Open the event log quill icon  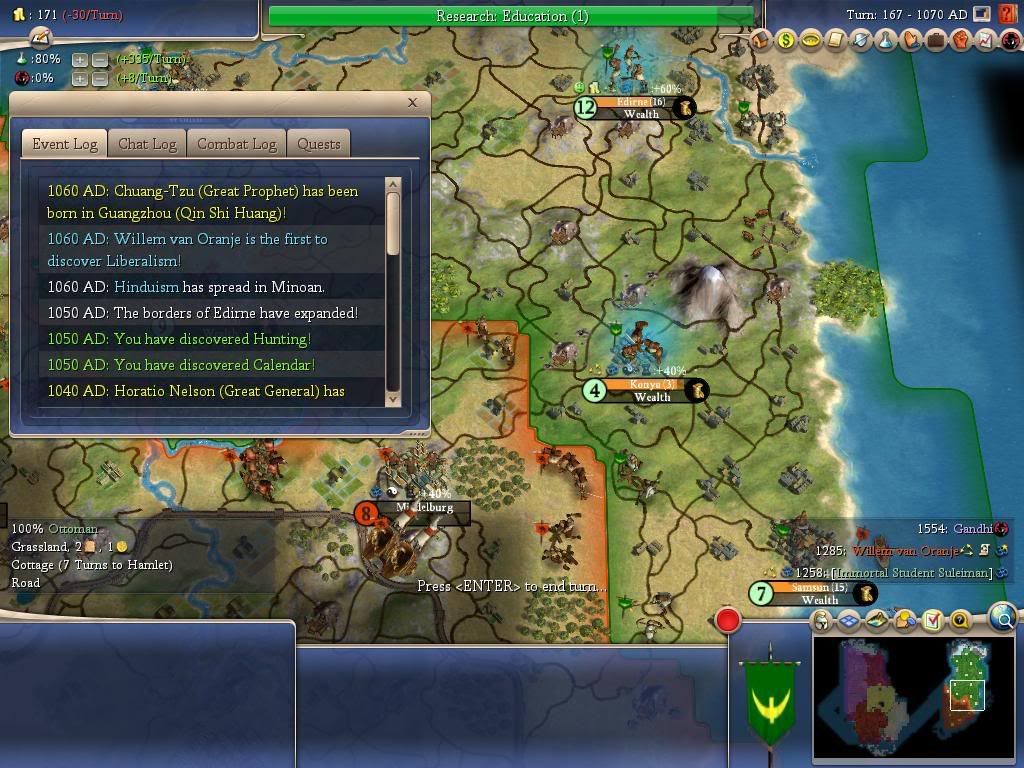[x=40, y=37]
